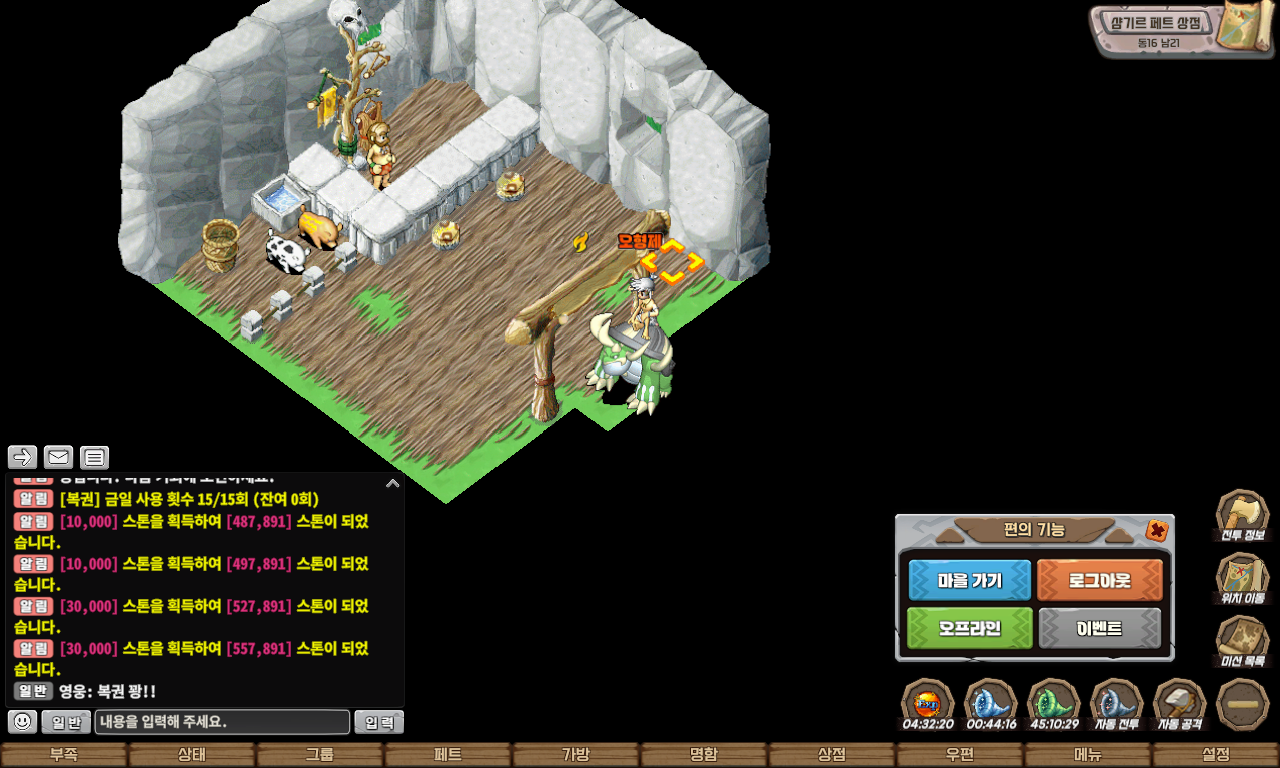Open the envelope mail icon above chat
This screenshot has height=768, width=1280.
59,458
